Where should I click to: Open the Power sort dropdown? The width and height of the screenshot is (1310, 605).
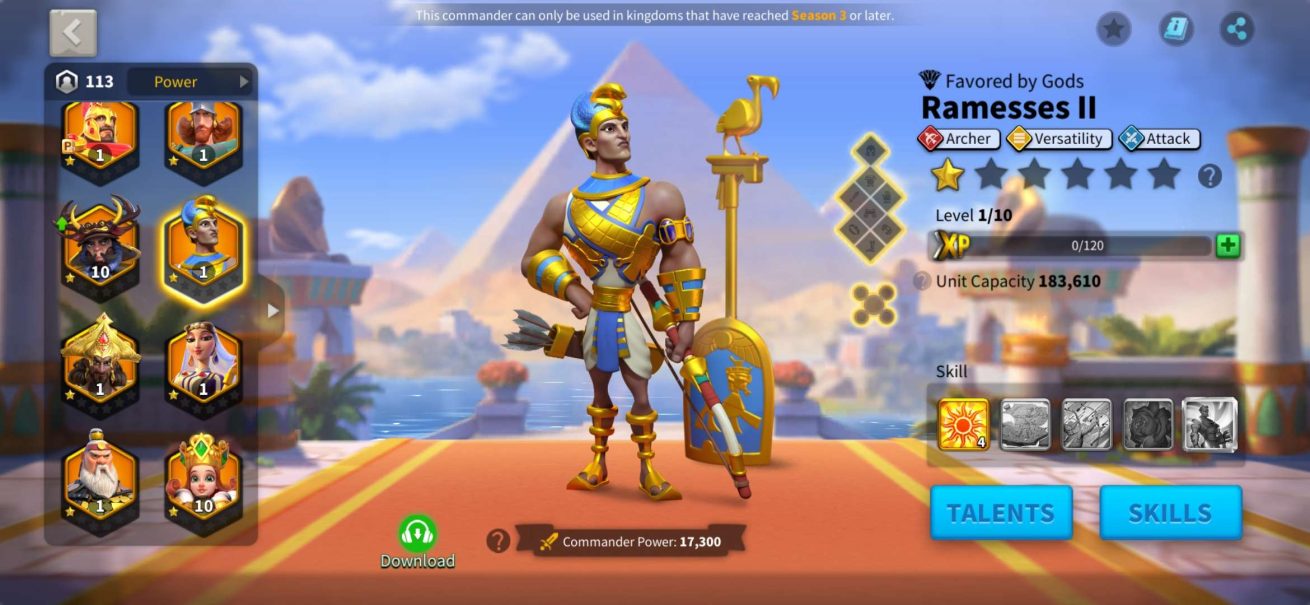[x=190, y=82]
